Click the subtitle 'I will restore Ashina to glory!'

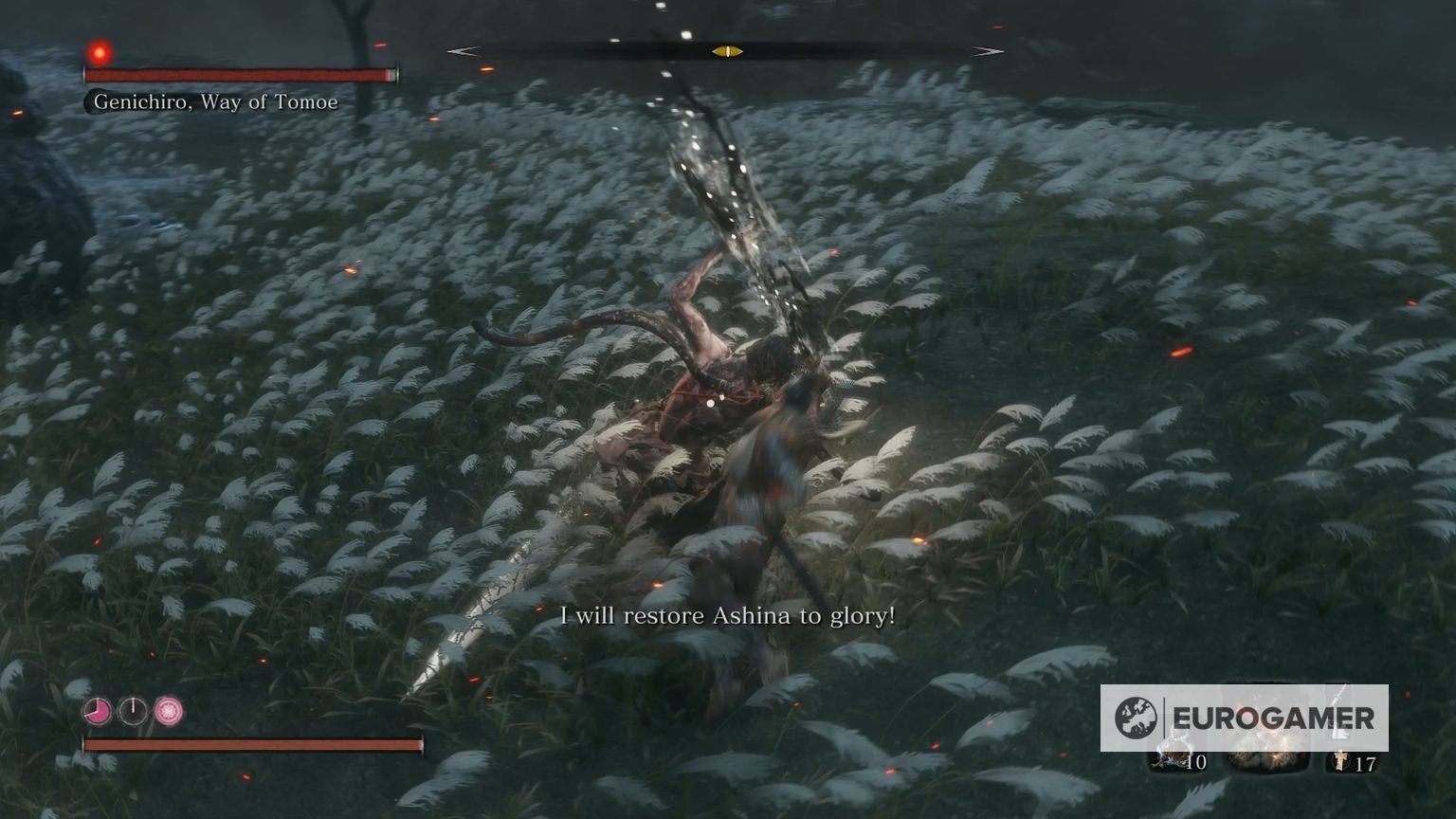[x=728, y=616]
